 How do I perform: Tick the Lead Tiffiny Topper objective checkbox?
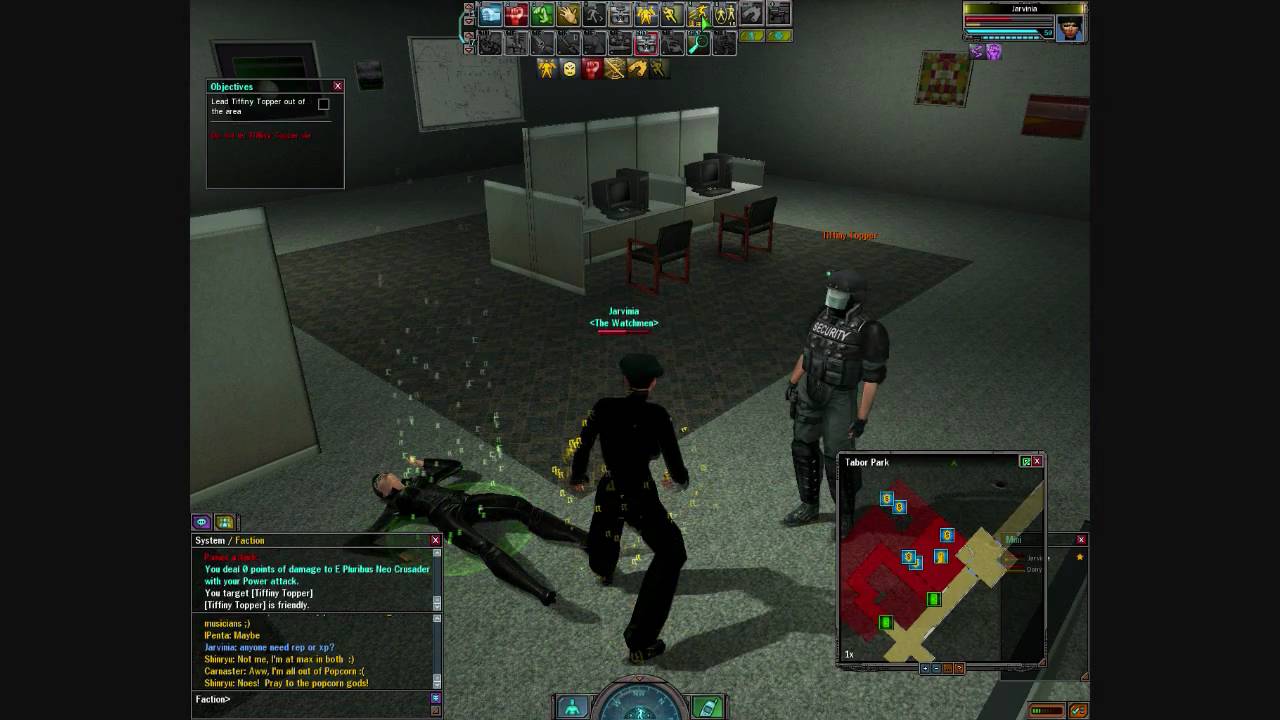pos(323,104)
